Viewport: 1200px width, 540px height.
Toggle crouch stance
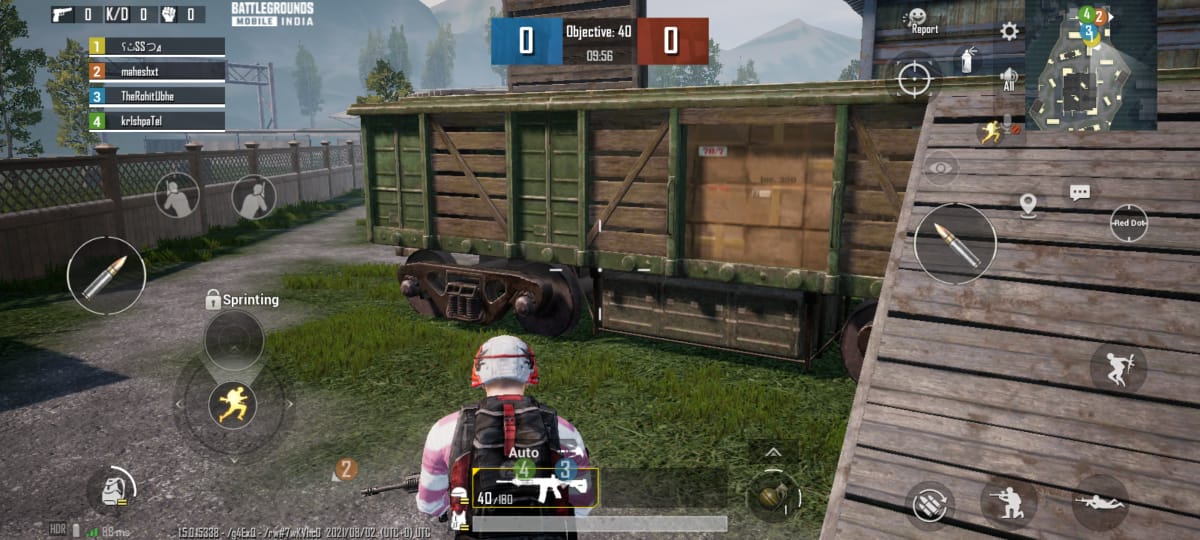1008,501
